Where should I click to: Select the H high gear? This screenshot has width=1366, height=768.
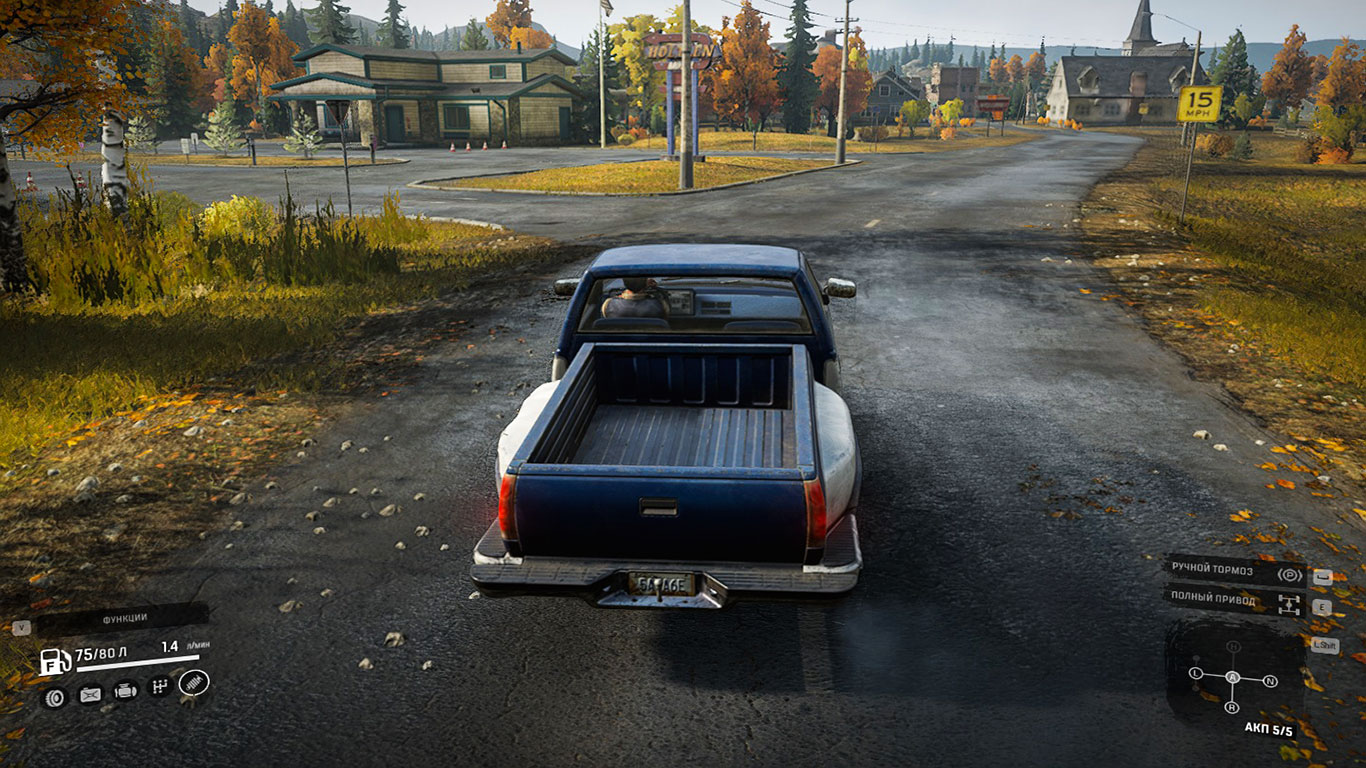pos(1233,647)
